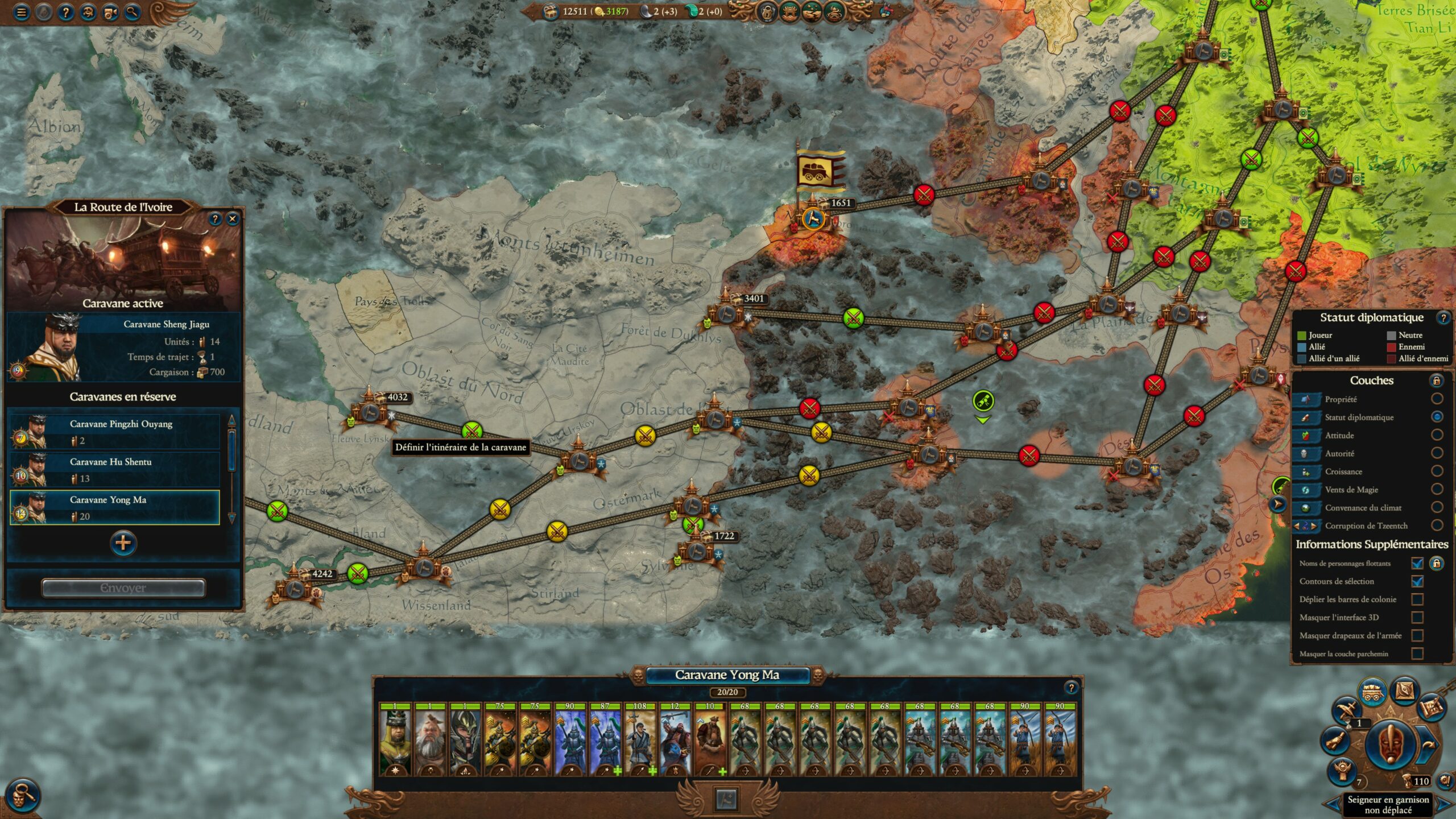
Task: Tick Masquer drapeaux de l'armée
Action: [x=1417, y=635]
